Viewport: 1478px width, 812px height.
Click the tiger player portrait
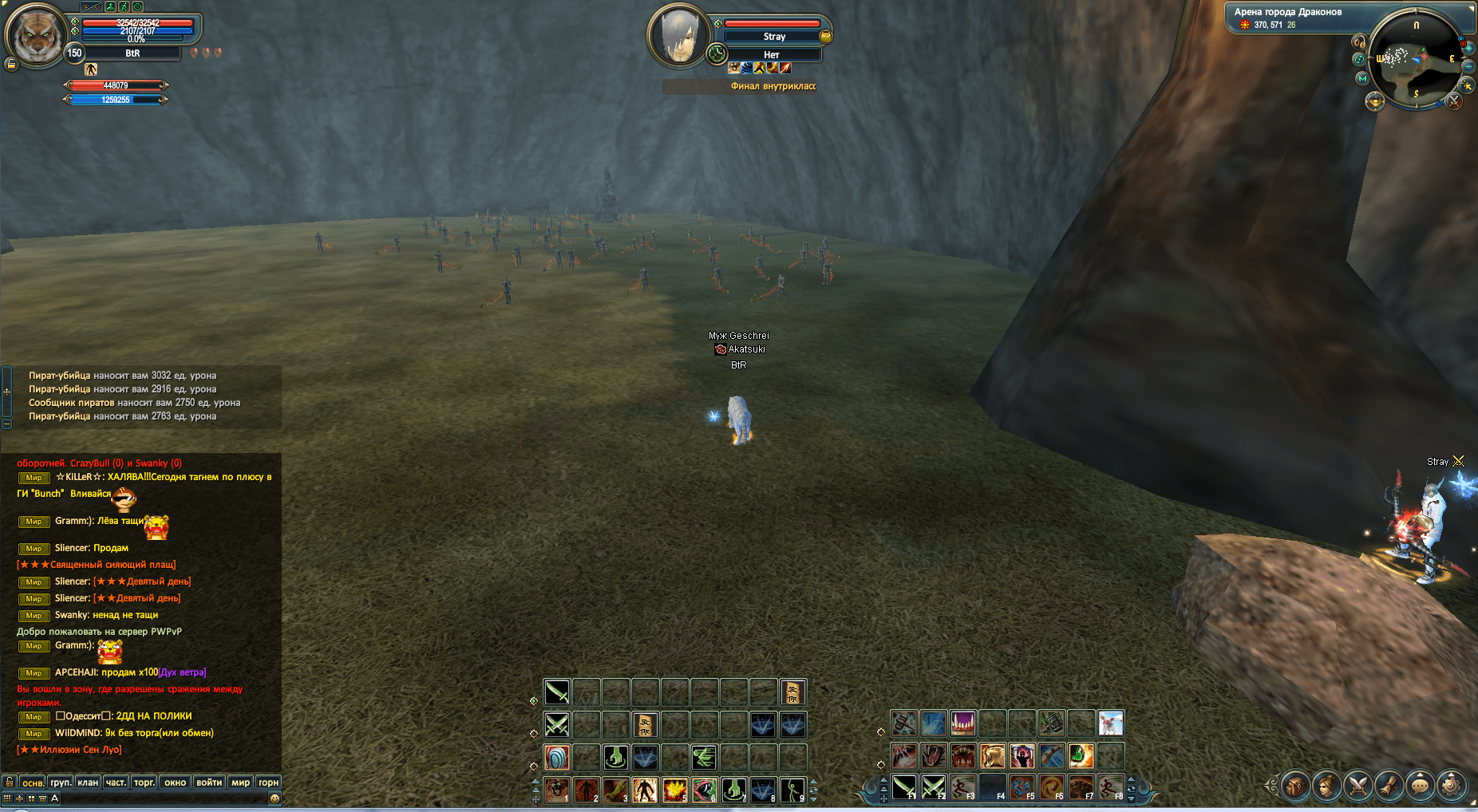[x=35, y=36]
